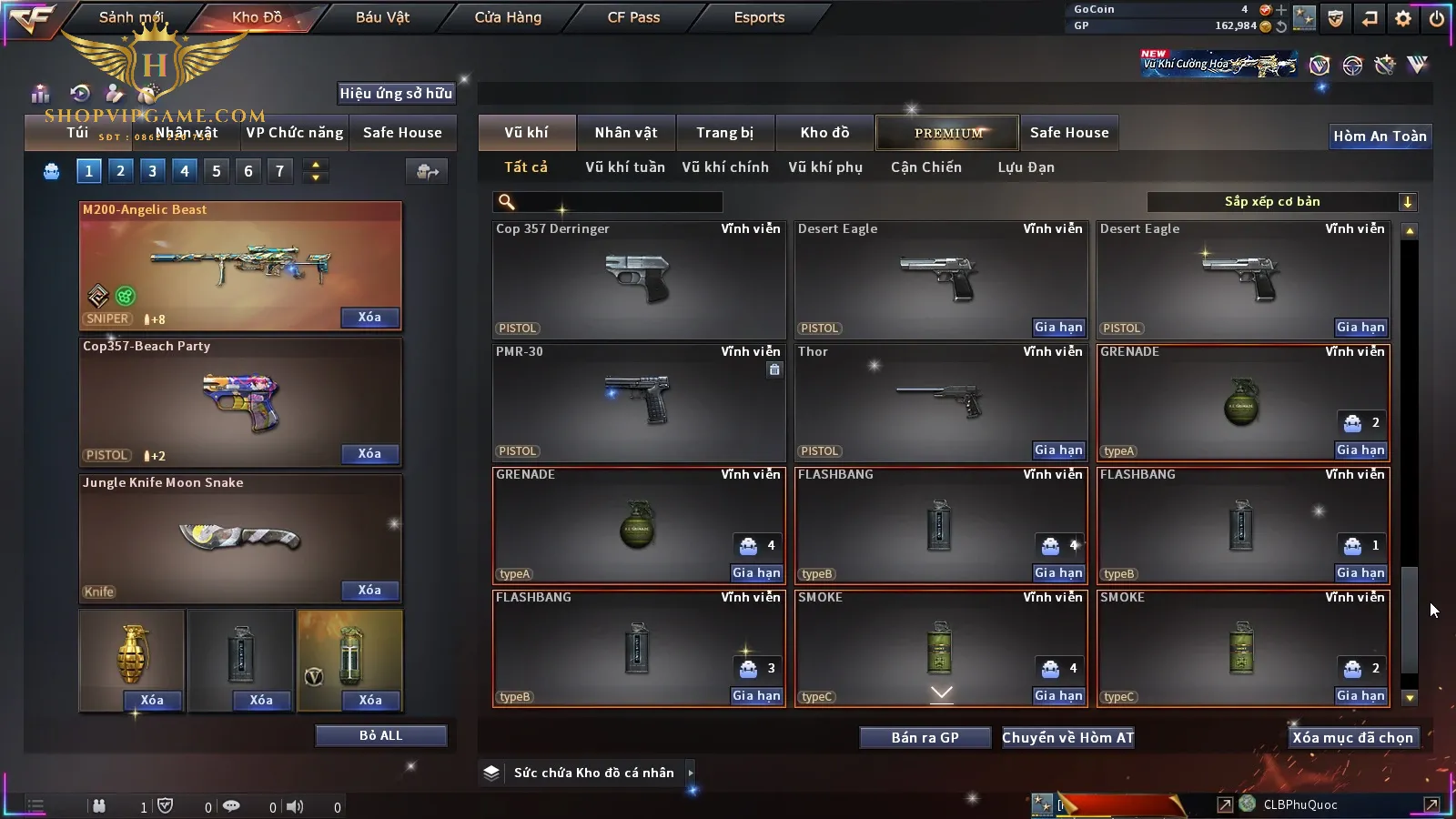Viewport: 1456px width, 819px height.
Task: Filter by Vũ khí chính category
Action: point(725,167)
